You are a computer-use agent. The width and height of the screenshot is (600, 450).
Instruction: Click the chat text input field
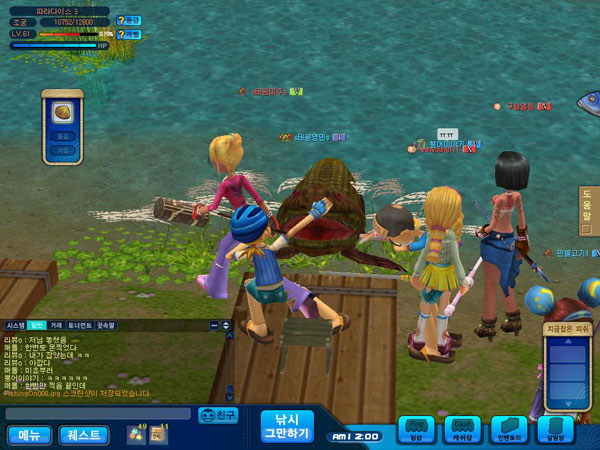tap(97, 413)
